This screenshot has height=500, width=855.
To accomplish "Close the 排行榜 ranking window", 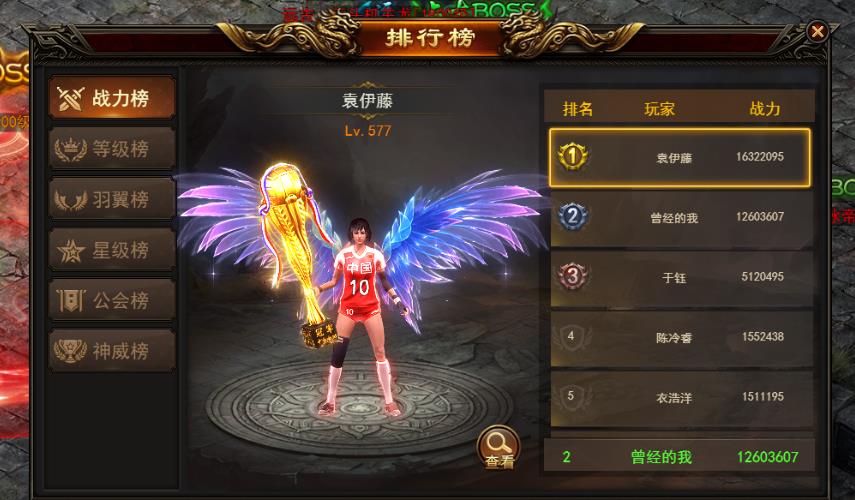I will click(818, 32).
